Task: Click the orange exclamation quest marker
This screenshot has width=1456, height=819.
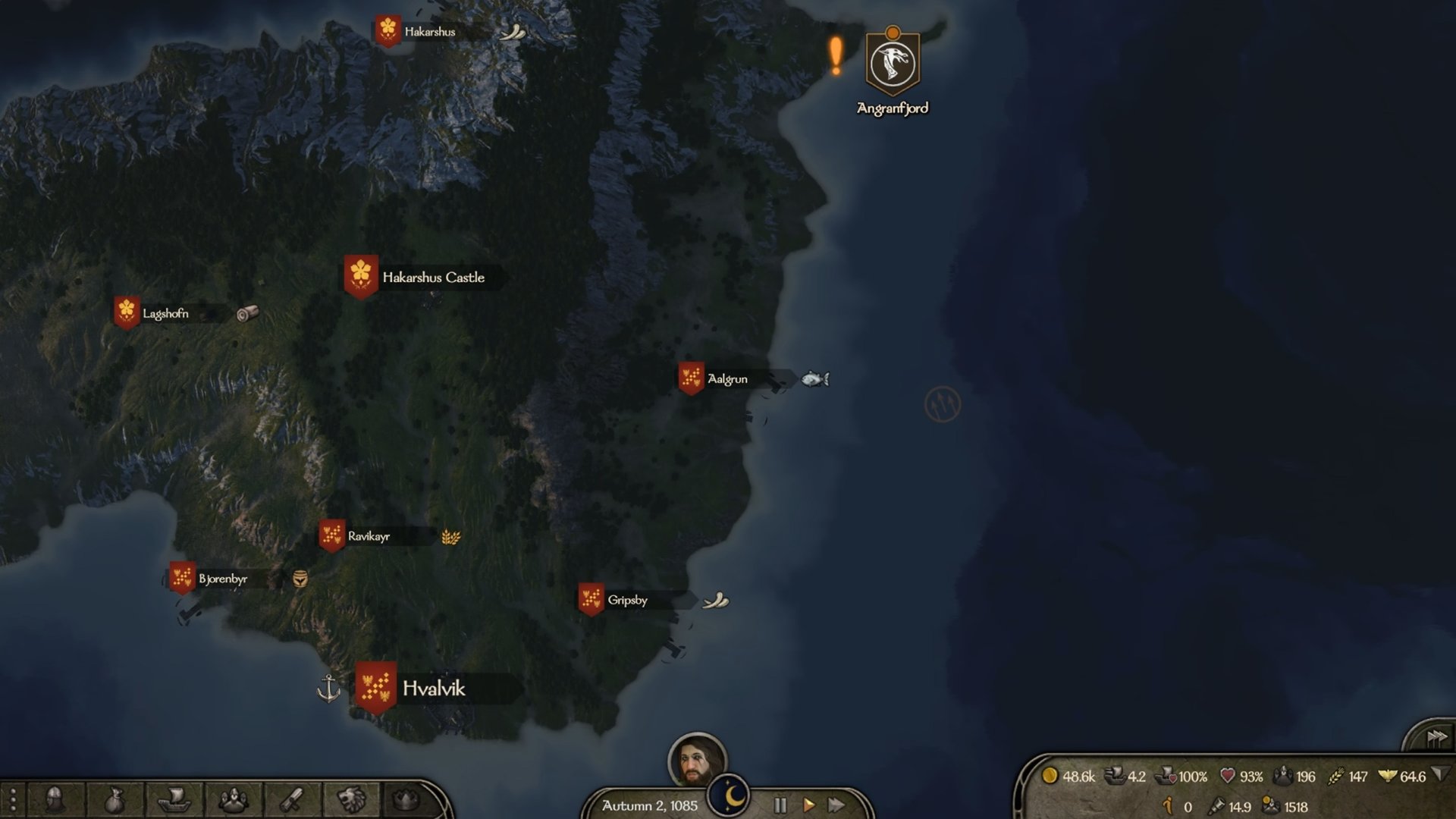Action: (x=835, y=57)
